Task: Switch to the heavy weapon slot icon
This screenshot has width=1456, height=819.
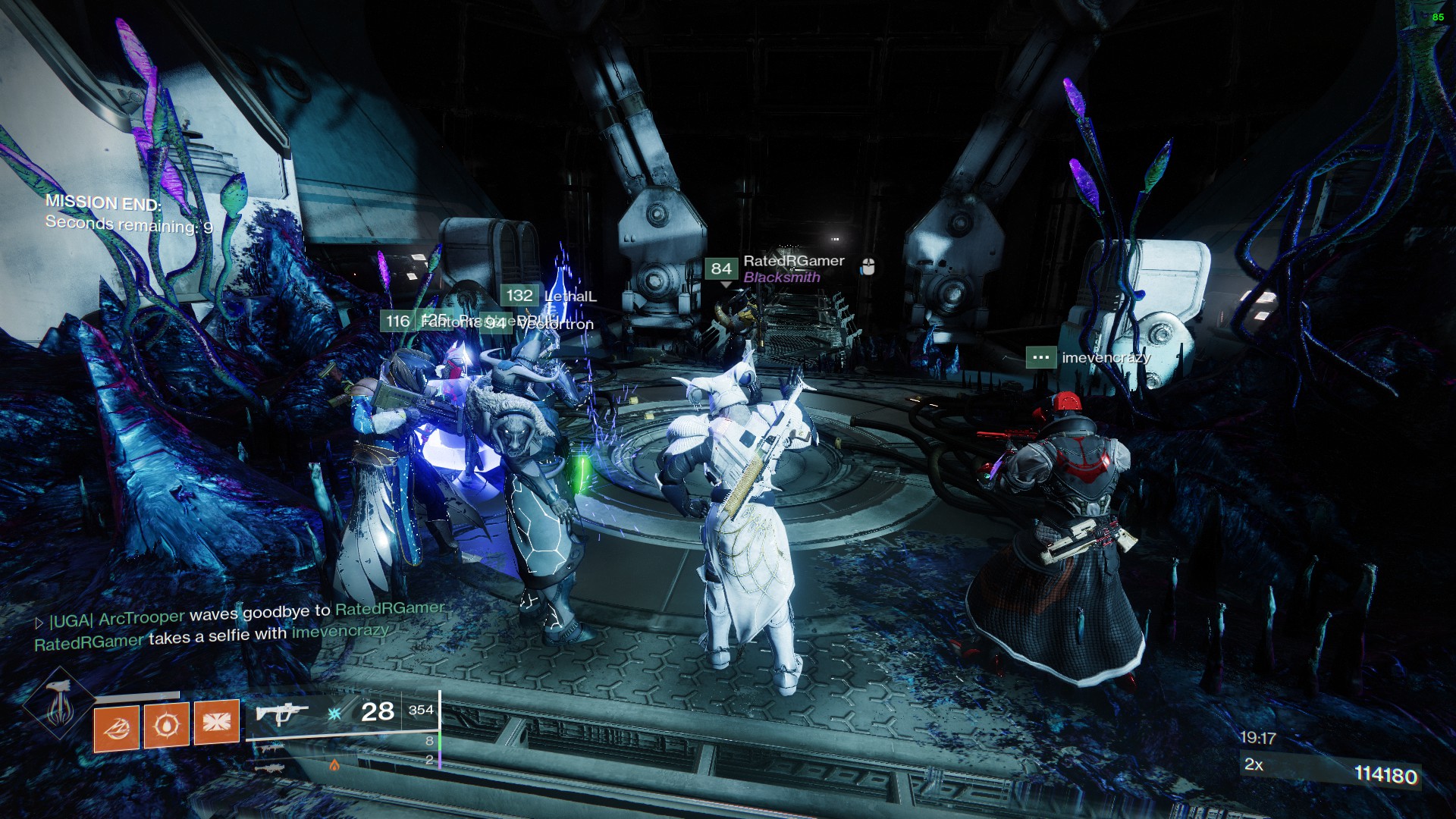Action: [x=270, y=768]
